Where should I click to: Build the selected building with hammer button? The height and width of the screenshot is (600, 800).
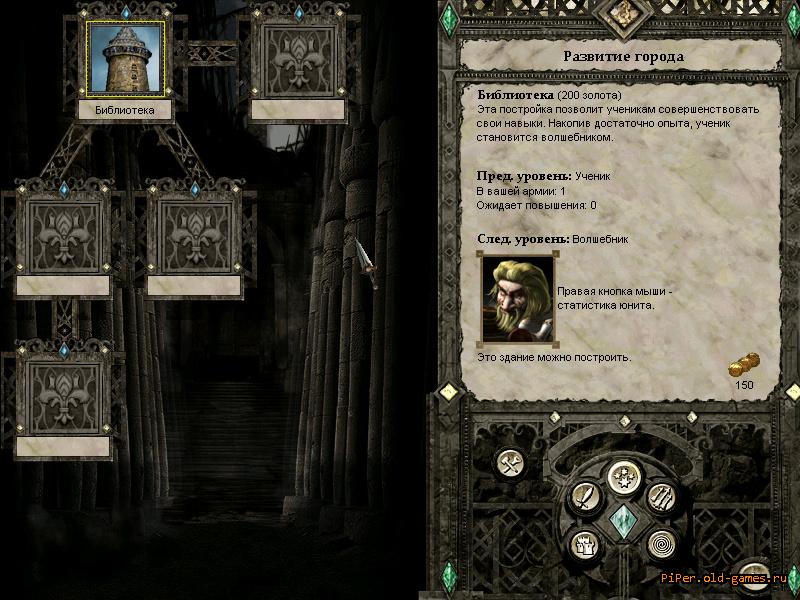(511, 463)
